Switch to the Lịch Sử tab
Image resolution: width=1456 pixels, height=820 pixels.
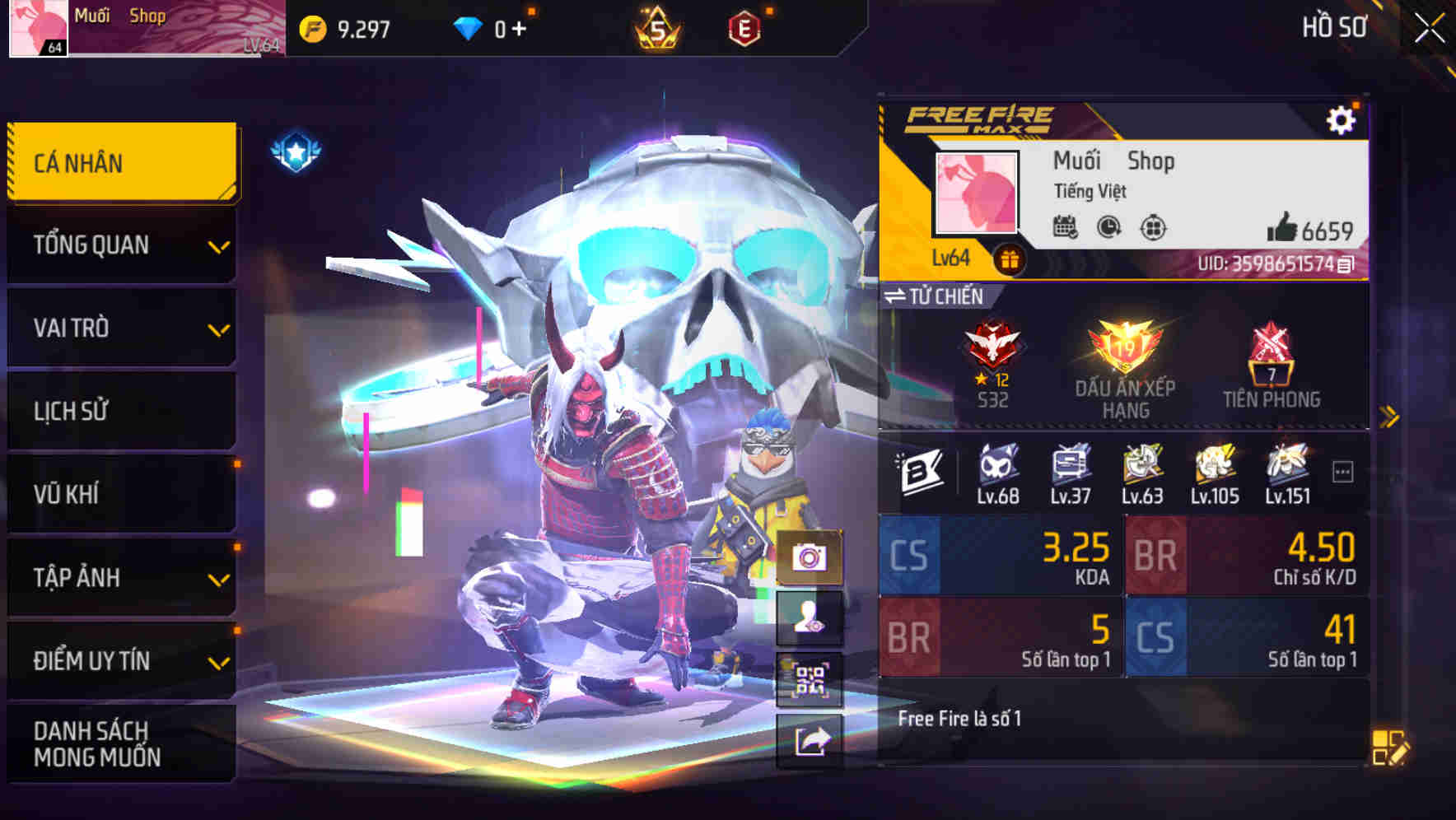click(120, 411)
